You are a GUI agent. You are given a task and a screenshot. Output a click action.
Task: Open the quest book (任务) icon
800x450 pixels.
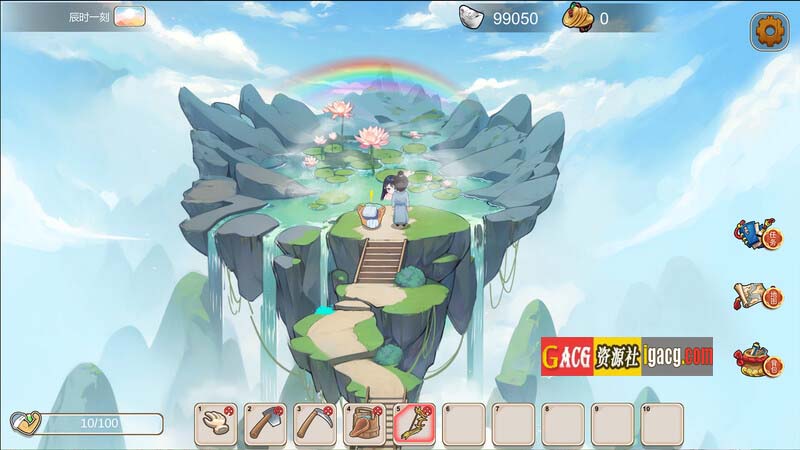click(756, 235)
